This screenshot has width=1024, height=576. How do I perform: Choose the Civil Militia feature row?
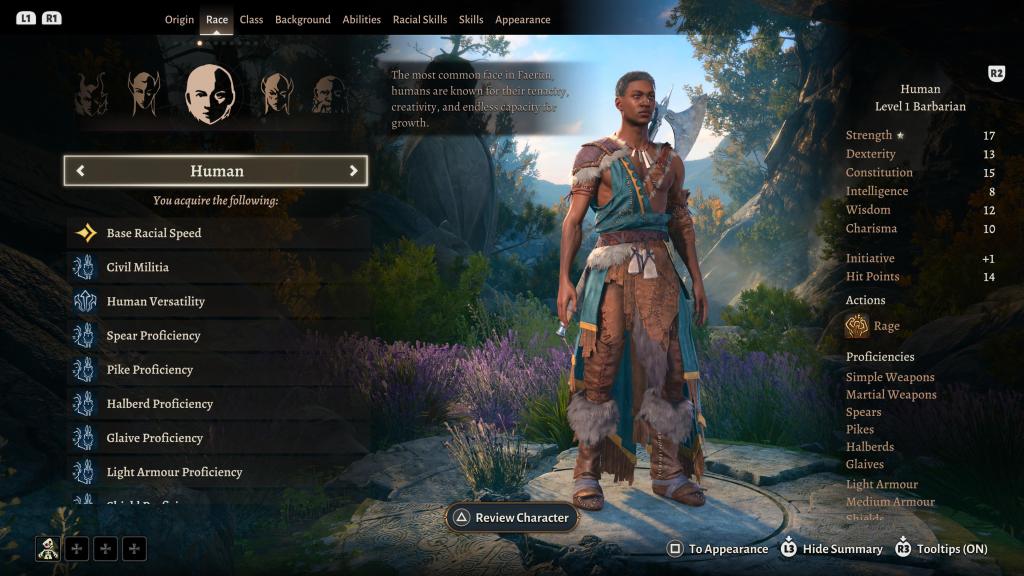138,267
